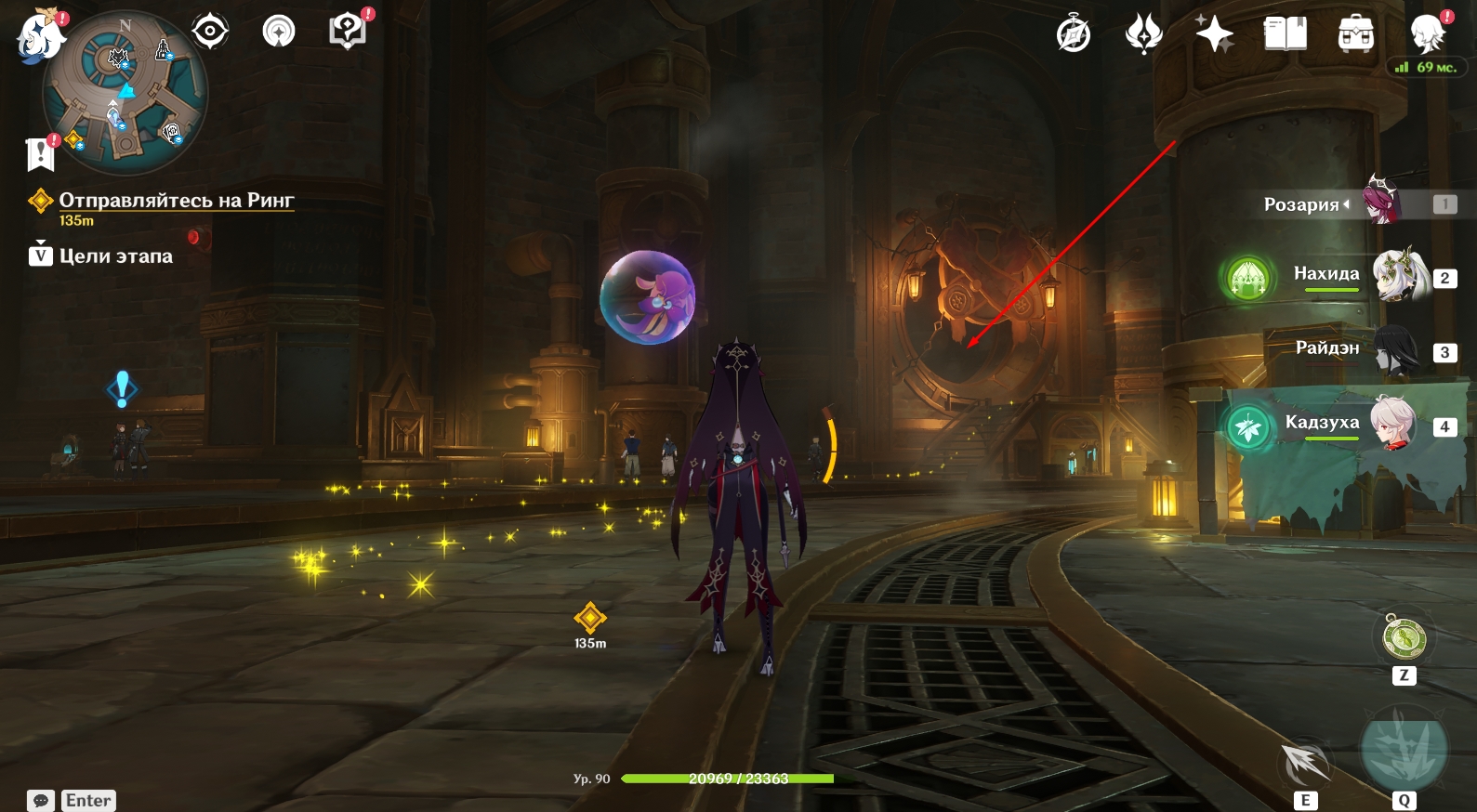The image size is (1477, 812).
Task: Open the quest bookmark icon with exclamation mark
Action: [x=40, y=153]
